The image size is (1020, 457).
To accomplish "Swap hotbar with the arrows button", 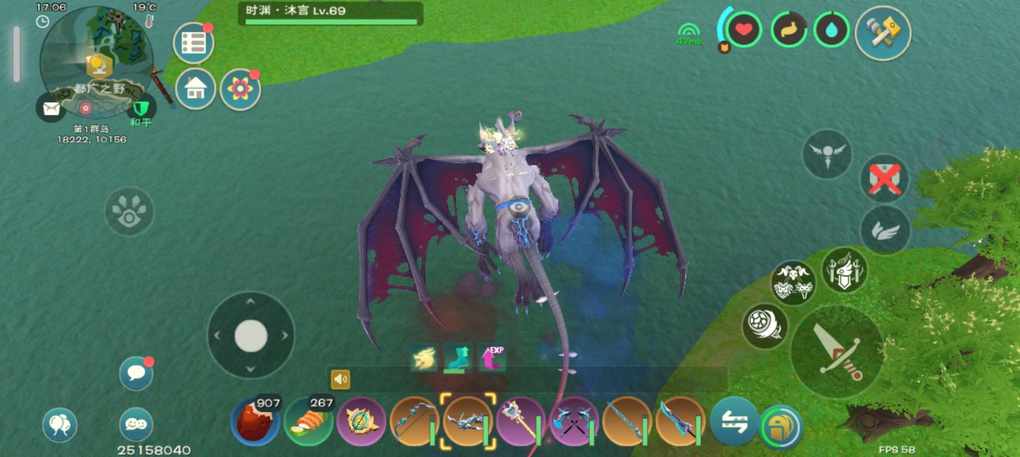I will tap(733, 421).
